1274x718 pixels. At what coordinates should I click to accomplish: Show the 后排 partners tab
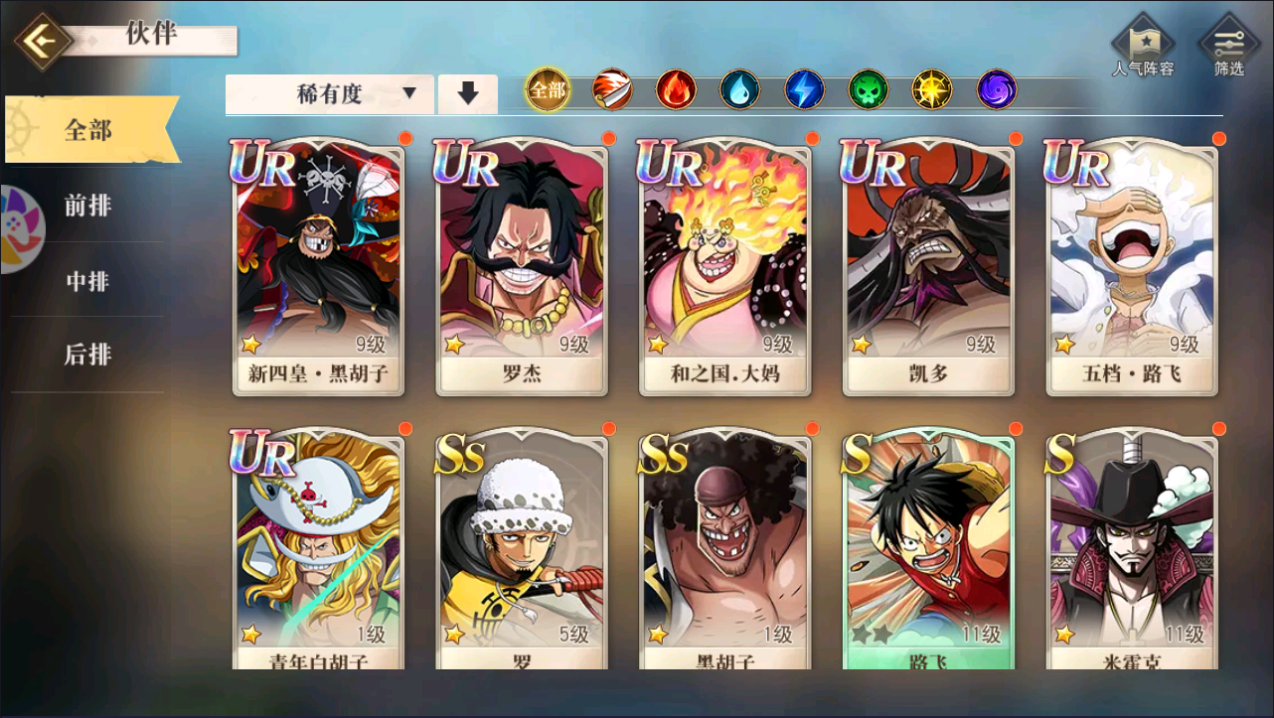tap(88, 354)
